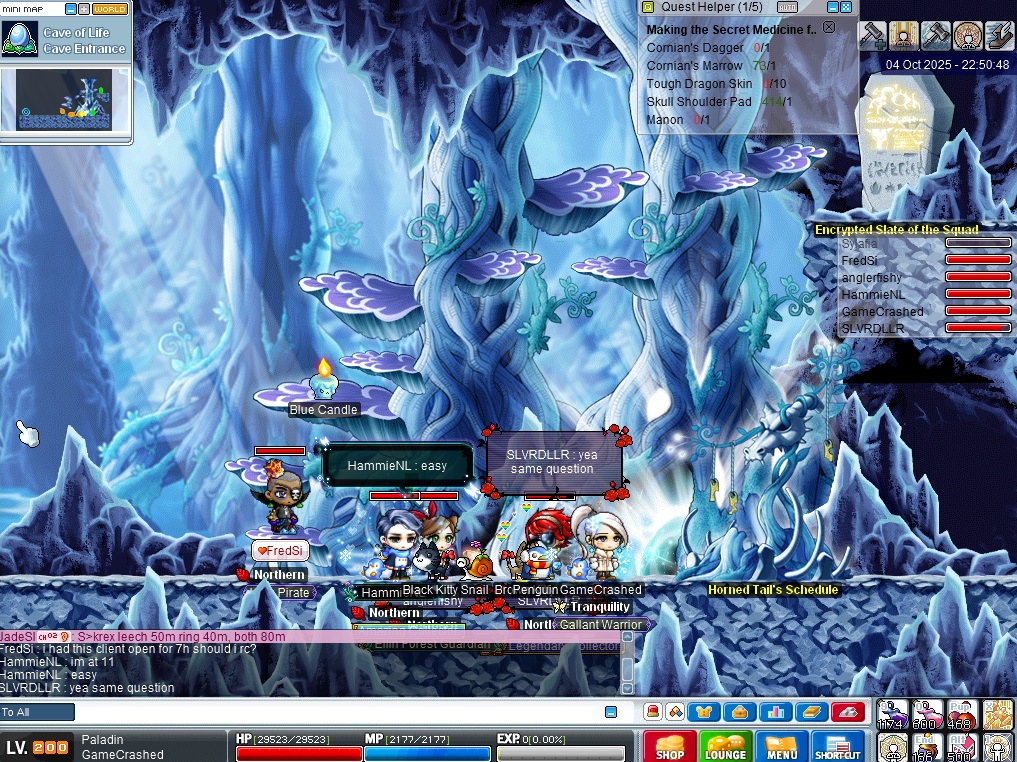Minimize the Quest Helper window
Screen dimensions: 1017x762
[832, 7]
